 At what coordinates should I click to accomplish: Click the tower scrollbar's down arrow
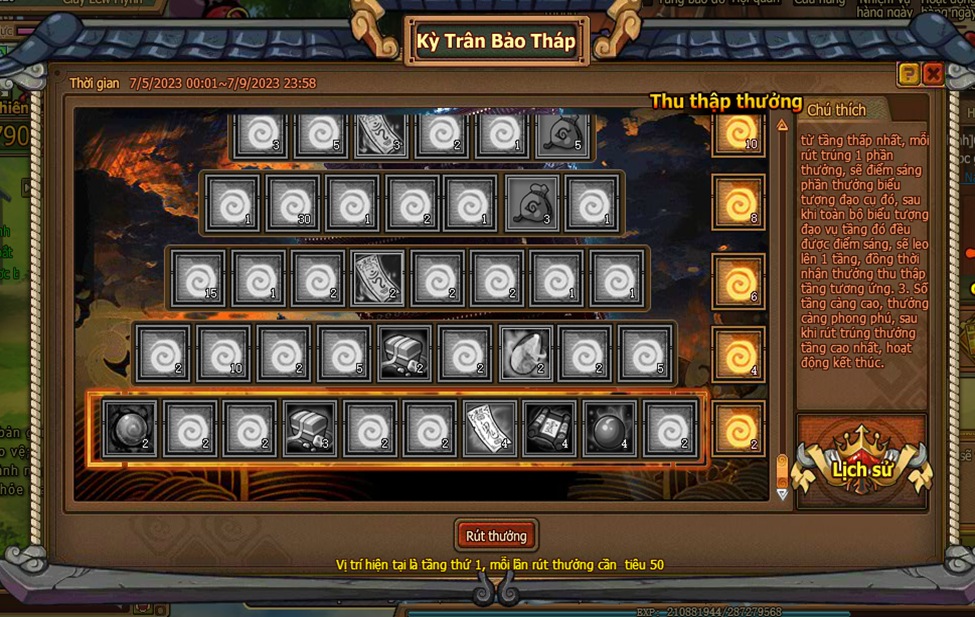(782, 493)
